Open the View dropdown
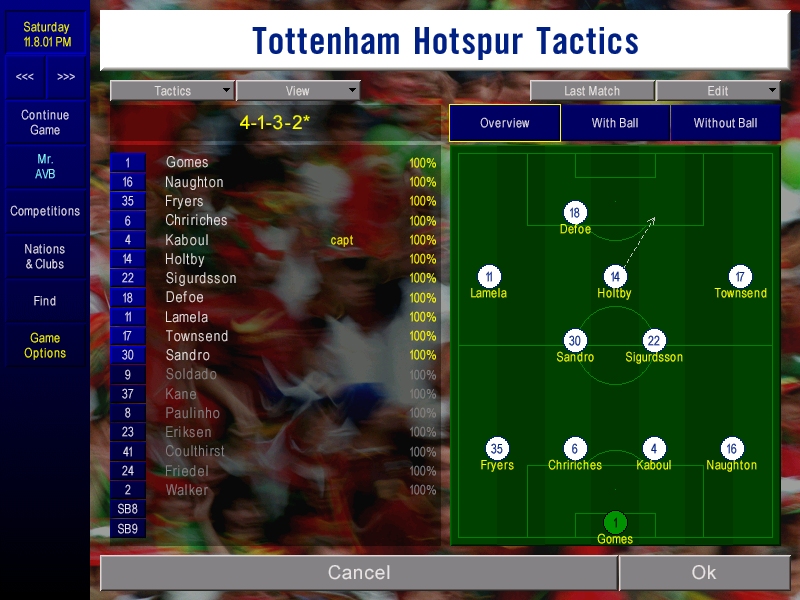 click(x=297, y=91)
